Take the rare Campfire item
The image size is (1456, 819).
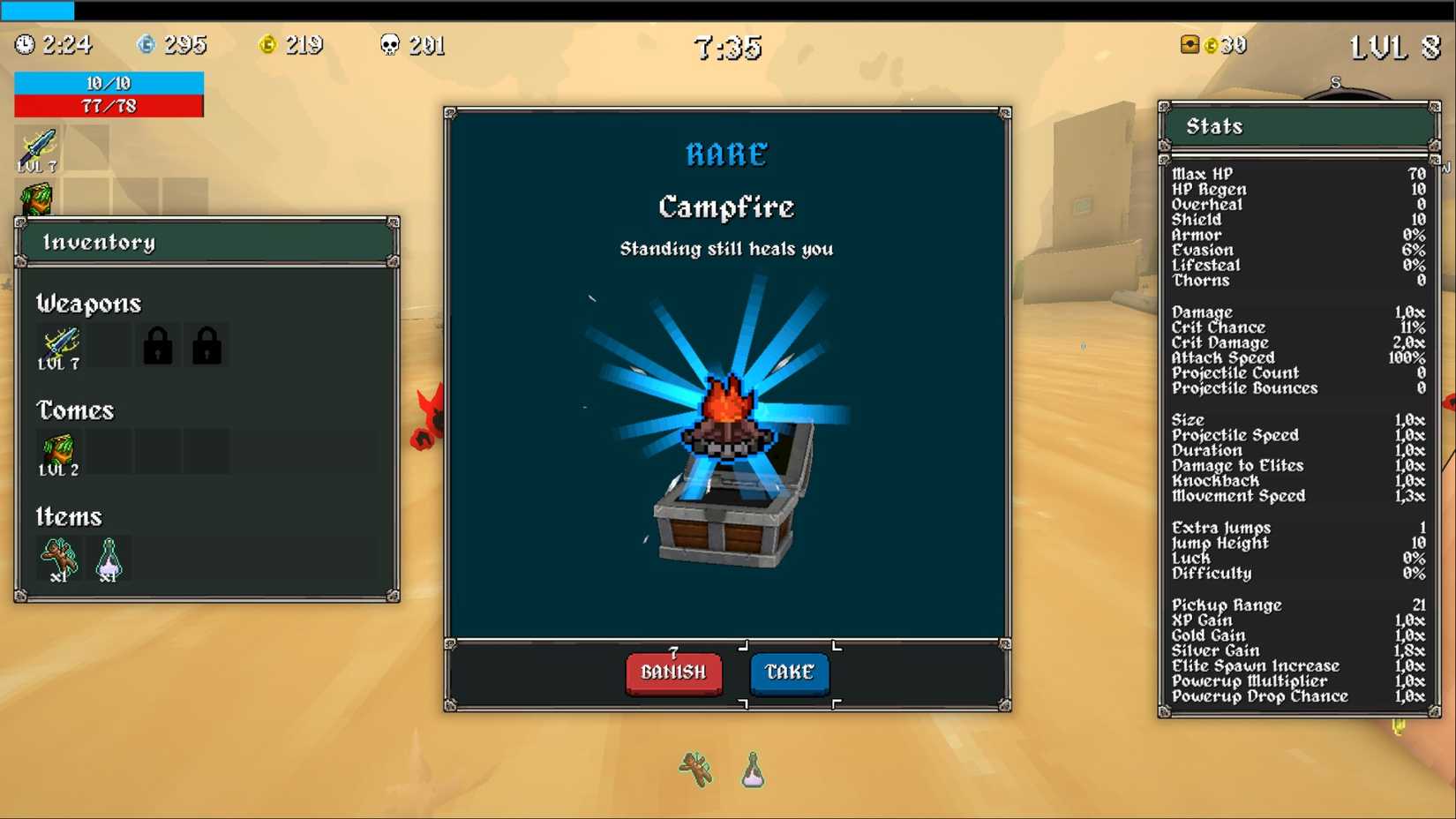(x=788, y=672)
